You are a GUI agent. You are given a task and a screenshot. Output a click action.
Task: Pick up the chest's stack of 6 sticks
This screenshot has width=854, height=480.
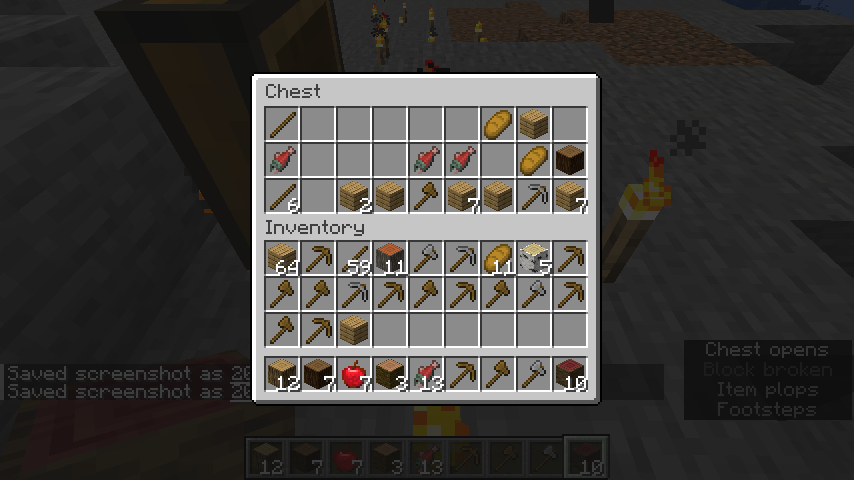(x=282, y=195)
